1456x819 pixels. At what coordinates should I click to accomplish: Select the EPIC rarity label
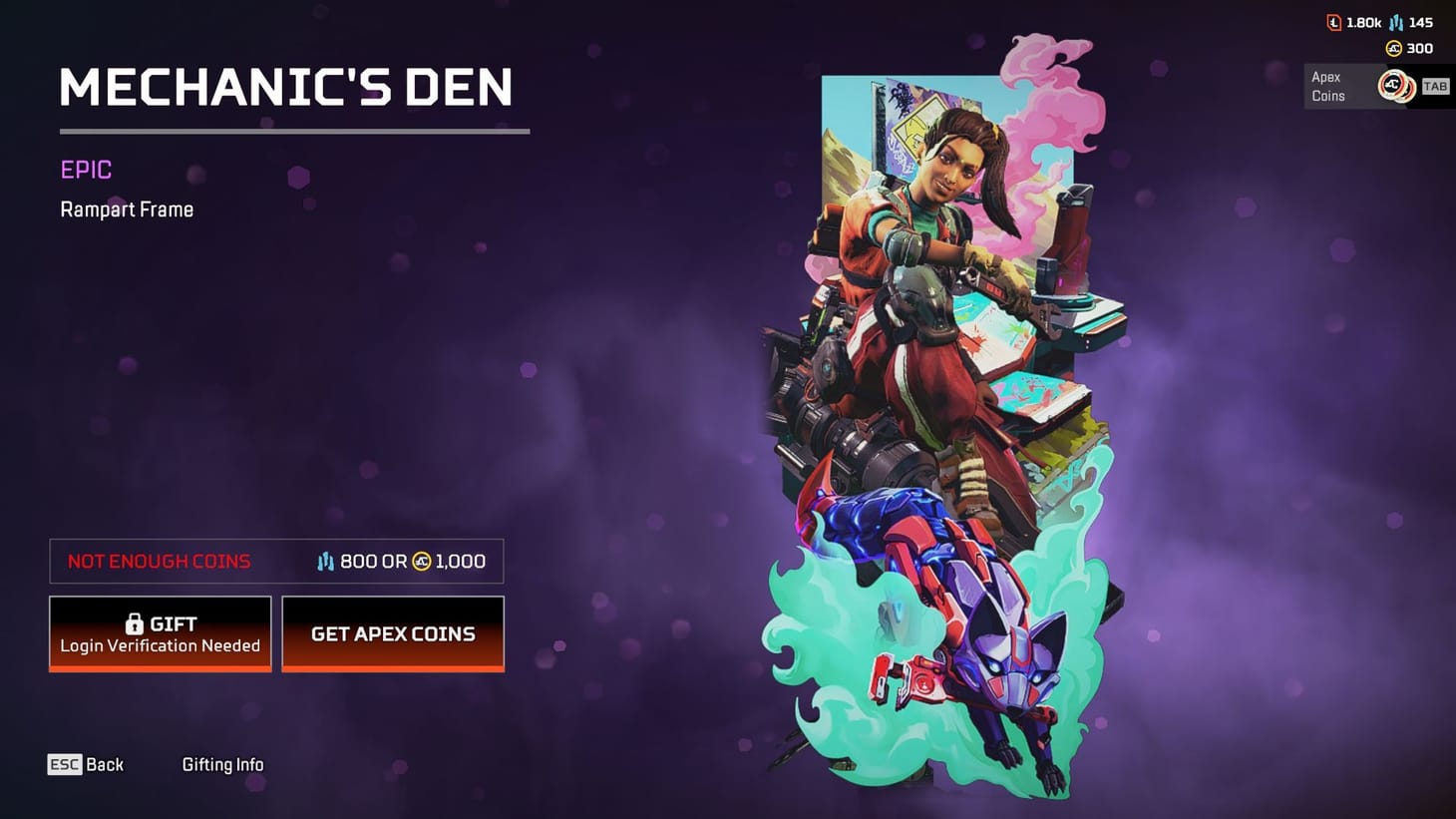click(85, 170)
